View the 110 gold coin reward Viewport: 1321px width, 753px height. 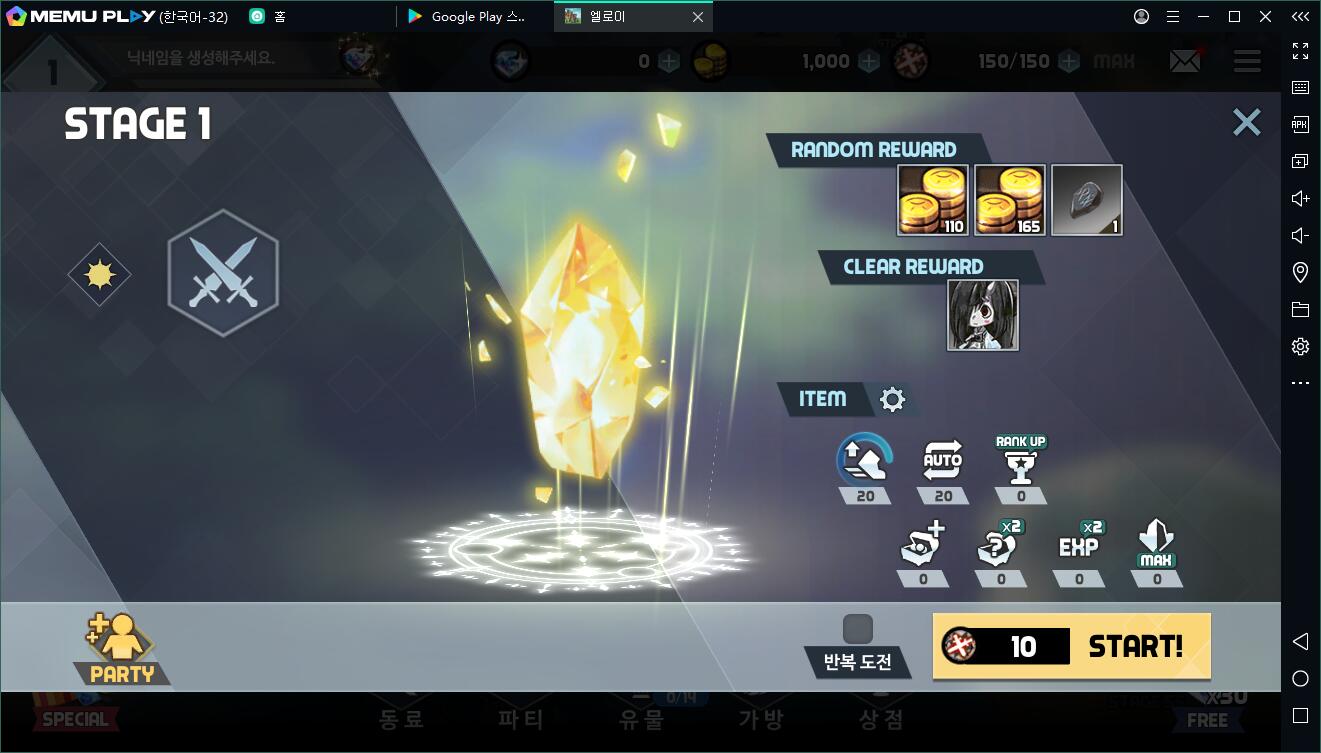(932, 200)
